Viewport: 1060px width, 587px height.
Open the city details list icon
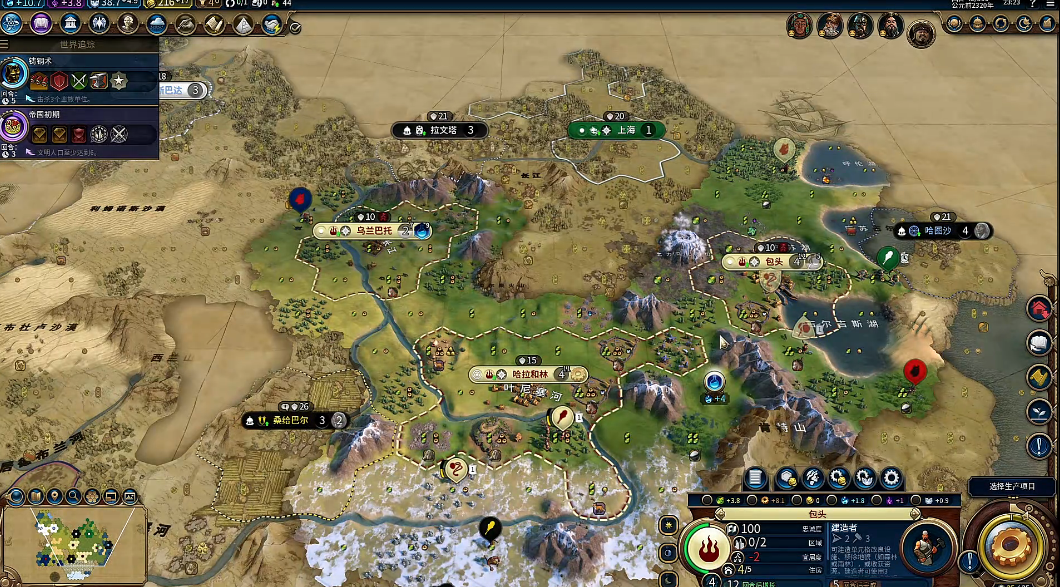click(x=757, y=478)
